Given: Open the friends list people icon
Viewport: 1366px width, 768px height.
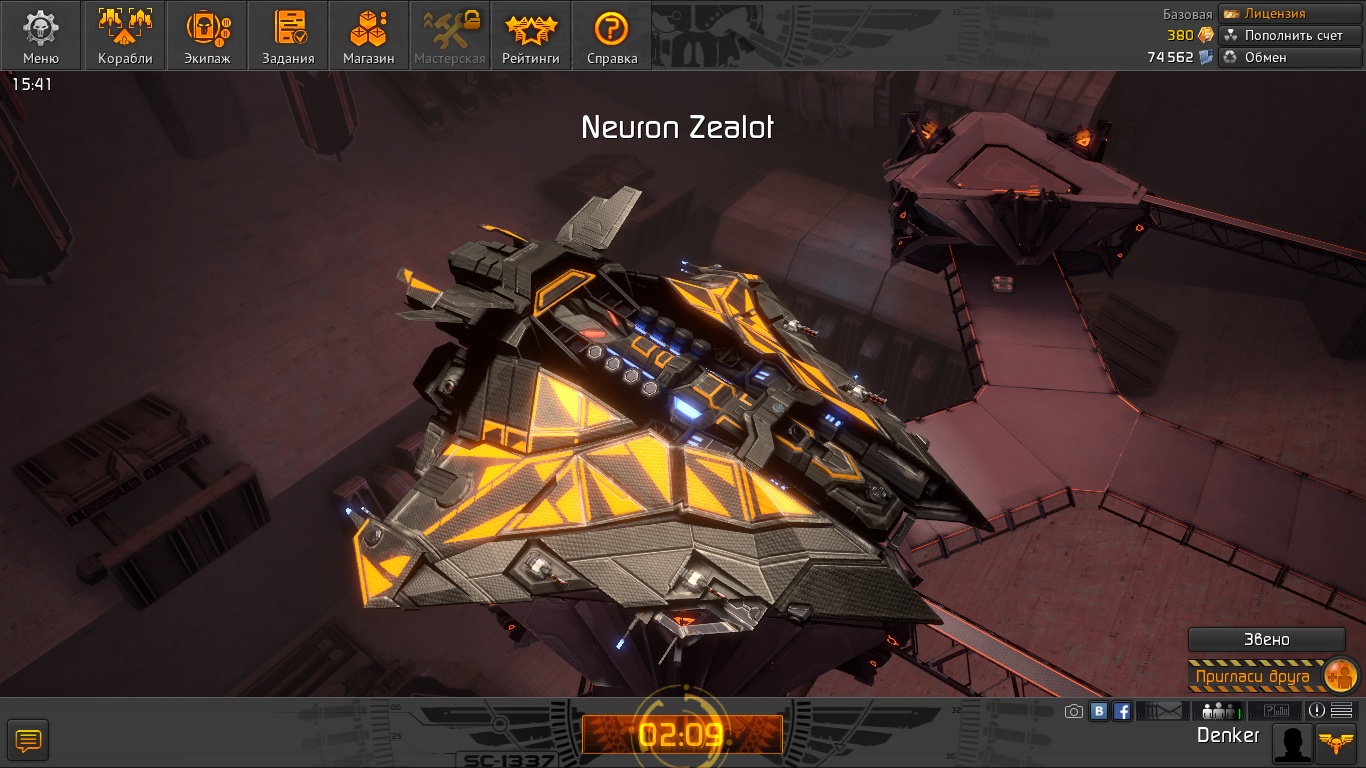Looking at the screenshot, I should click(x=1218, y=712).
